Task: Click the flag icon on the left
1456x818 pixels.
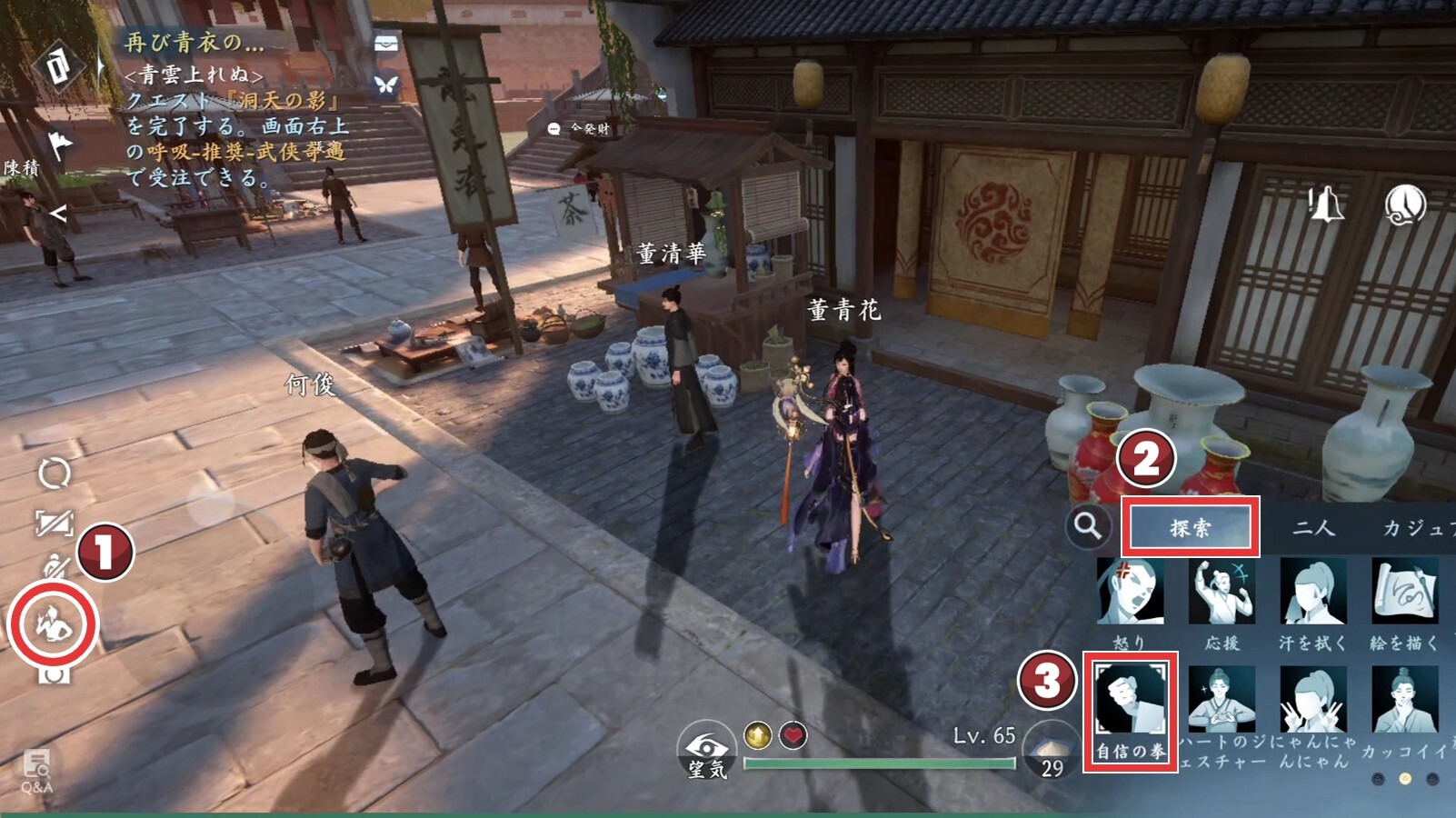Action: pos(59,144)
